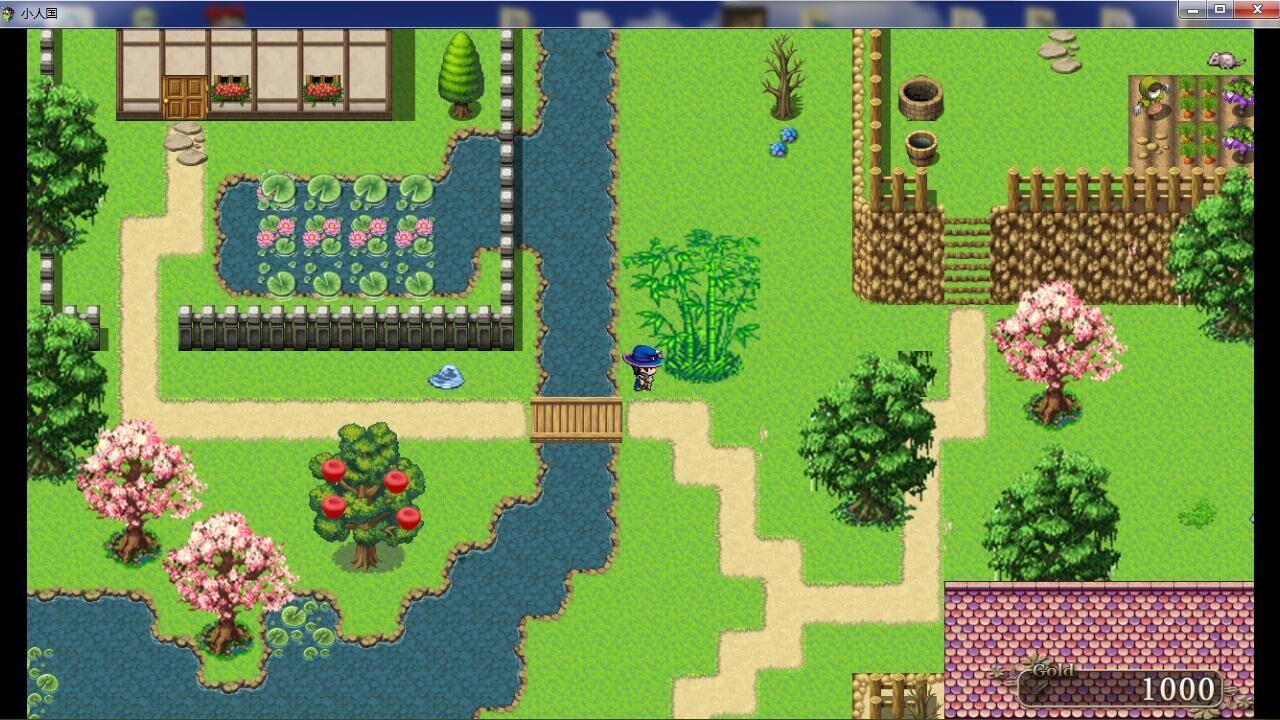
Task: Click the player character with the blue hat
Action: click(645, 370)
